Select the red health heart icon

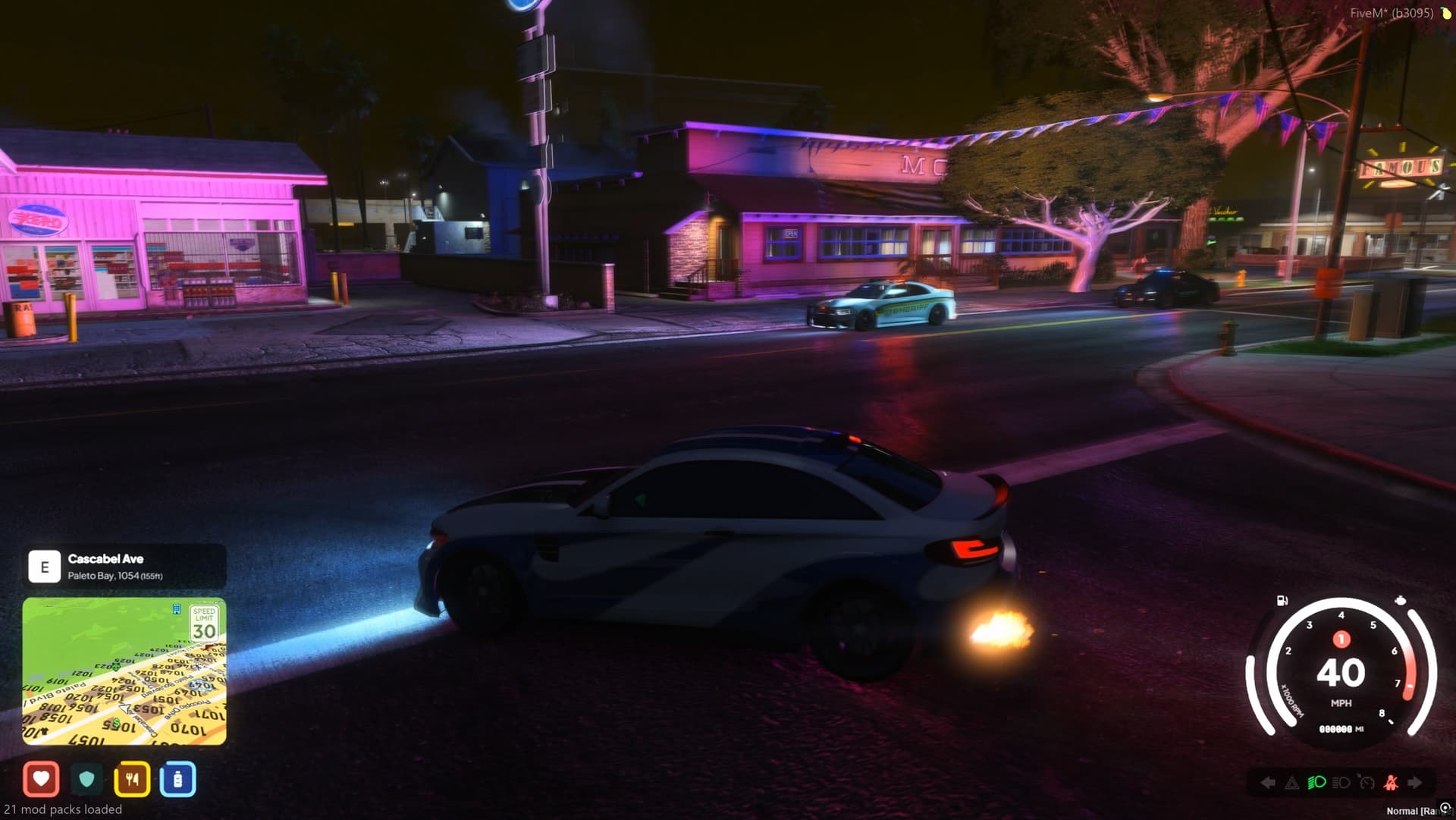point(42,778)
